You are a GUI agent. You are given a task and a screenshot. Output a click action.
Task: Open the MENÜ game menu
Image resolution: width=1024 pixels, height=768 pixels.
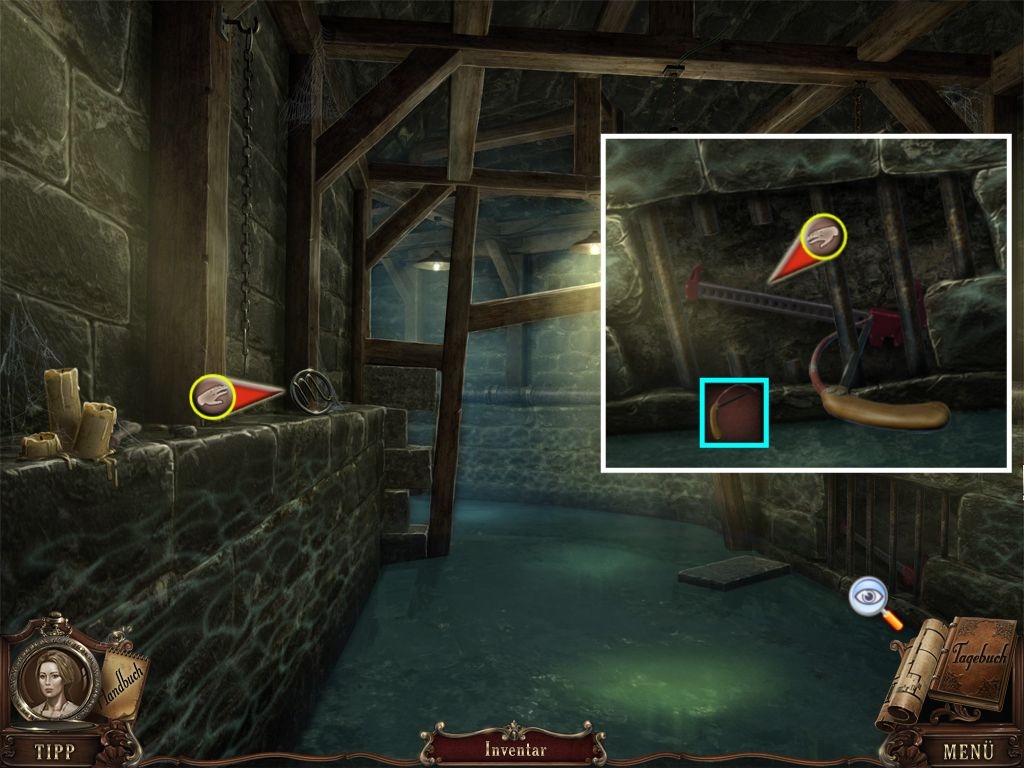click(x=968, y=750)
